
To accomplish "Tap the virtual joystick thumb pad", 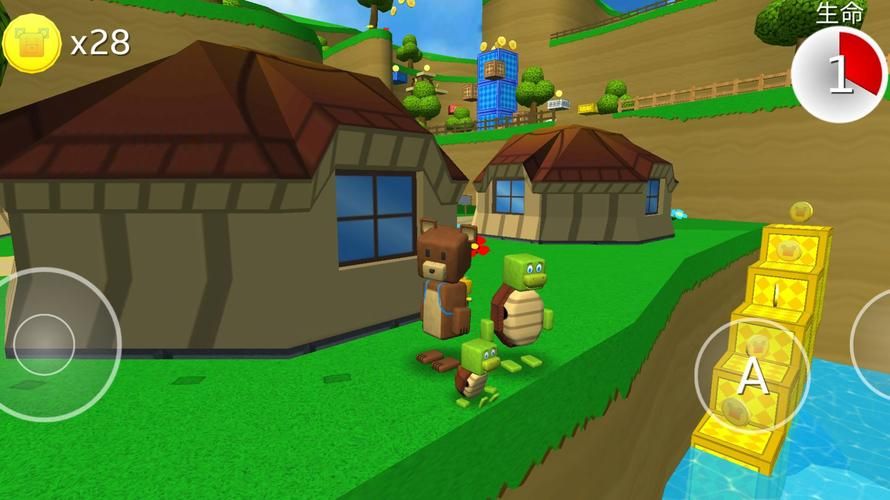I will pos(45,345).
